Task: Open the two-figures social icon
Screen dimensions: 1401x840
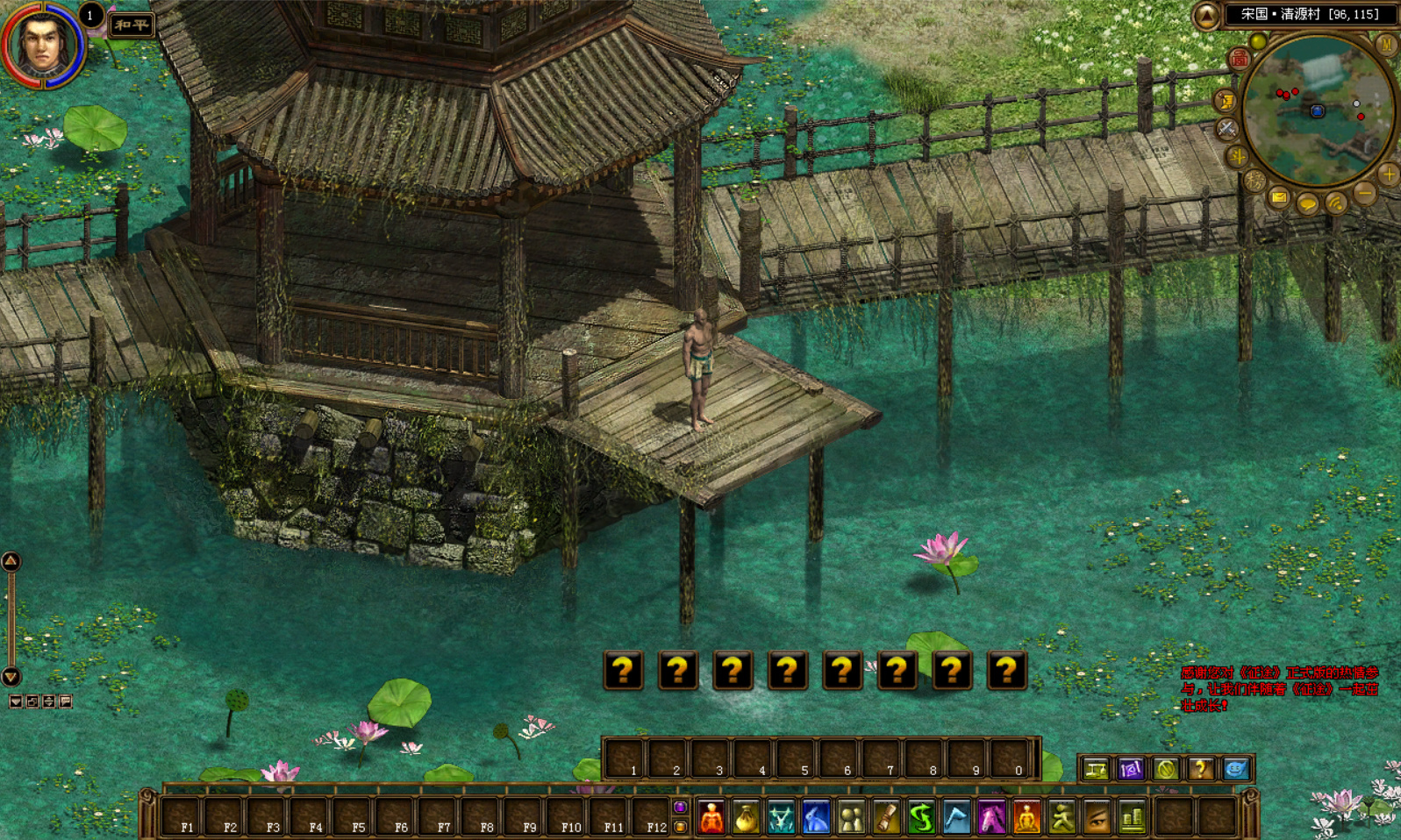Action: point(851,818)
